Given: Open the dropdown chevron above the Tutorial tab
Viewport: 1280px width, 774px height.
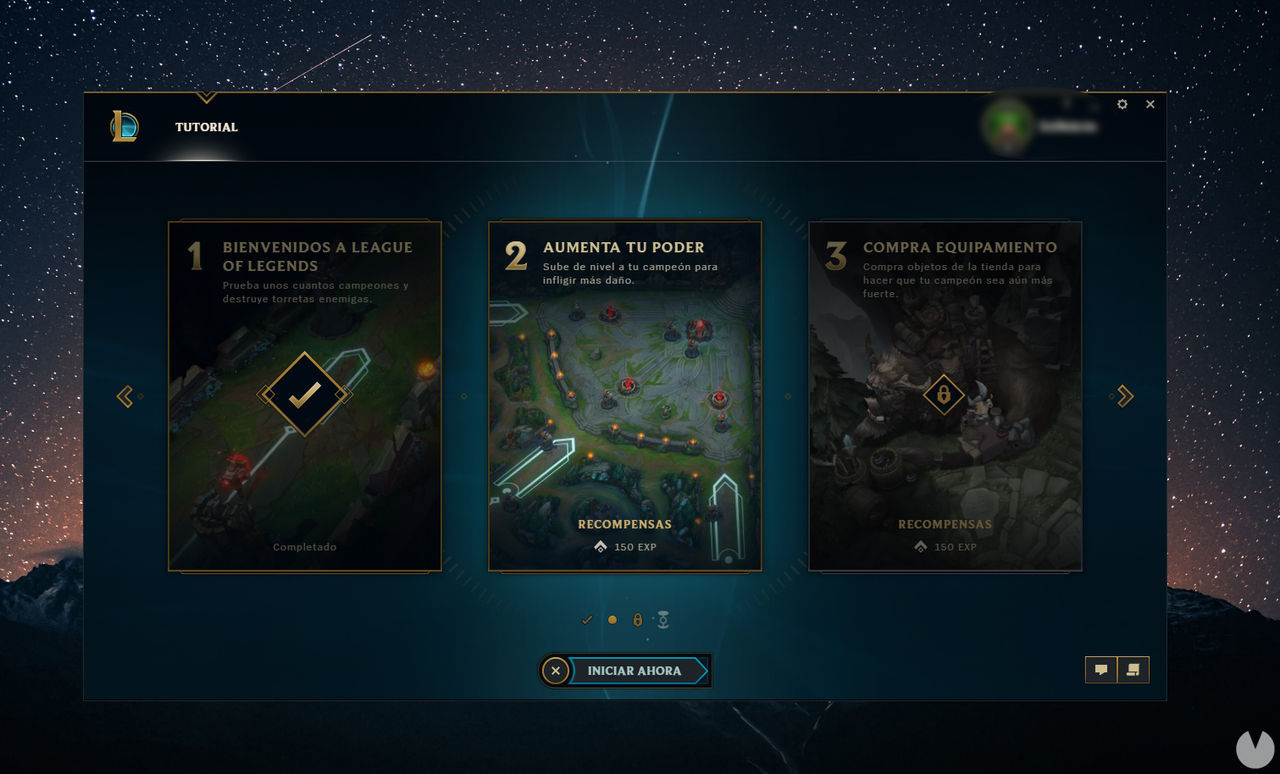Looking at the screenshot, I should [x=206, y=98].
